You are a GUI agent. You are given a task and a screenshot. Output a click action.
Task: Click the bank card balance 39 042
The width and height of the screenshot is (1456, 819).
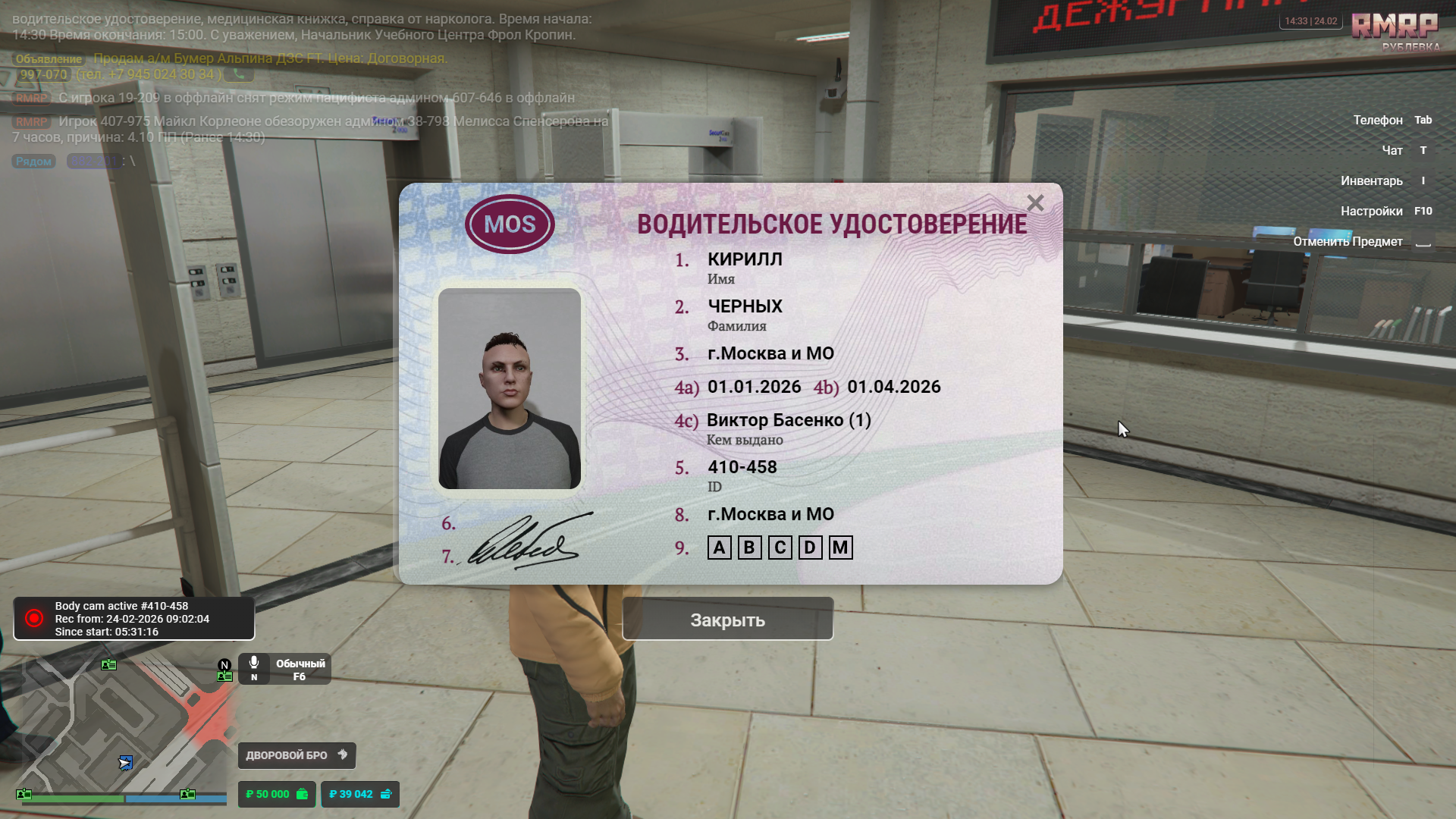359,794
